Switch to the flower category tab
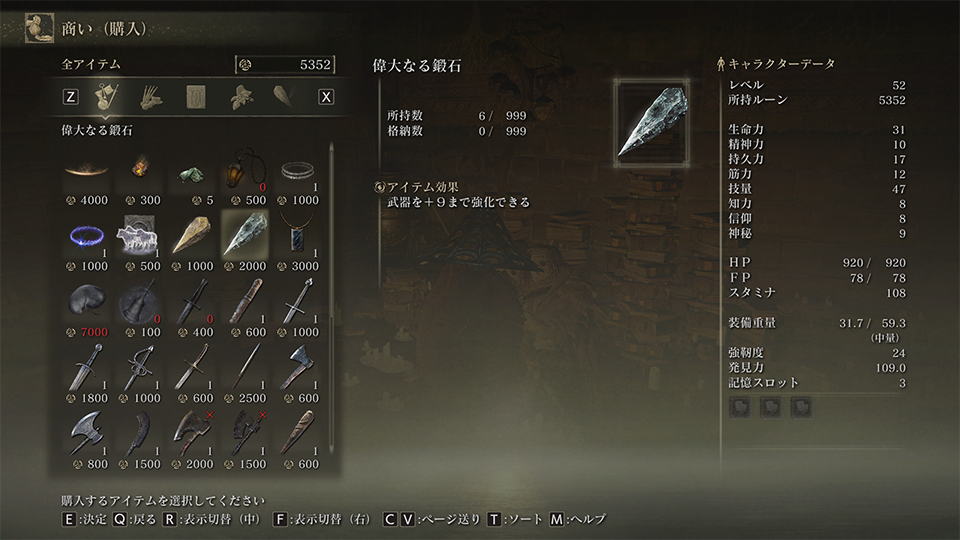Screen dimensions: 960x540 [x=240, y=97]
